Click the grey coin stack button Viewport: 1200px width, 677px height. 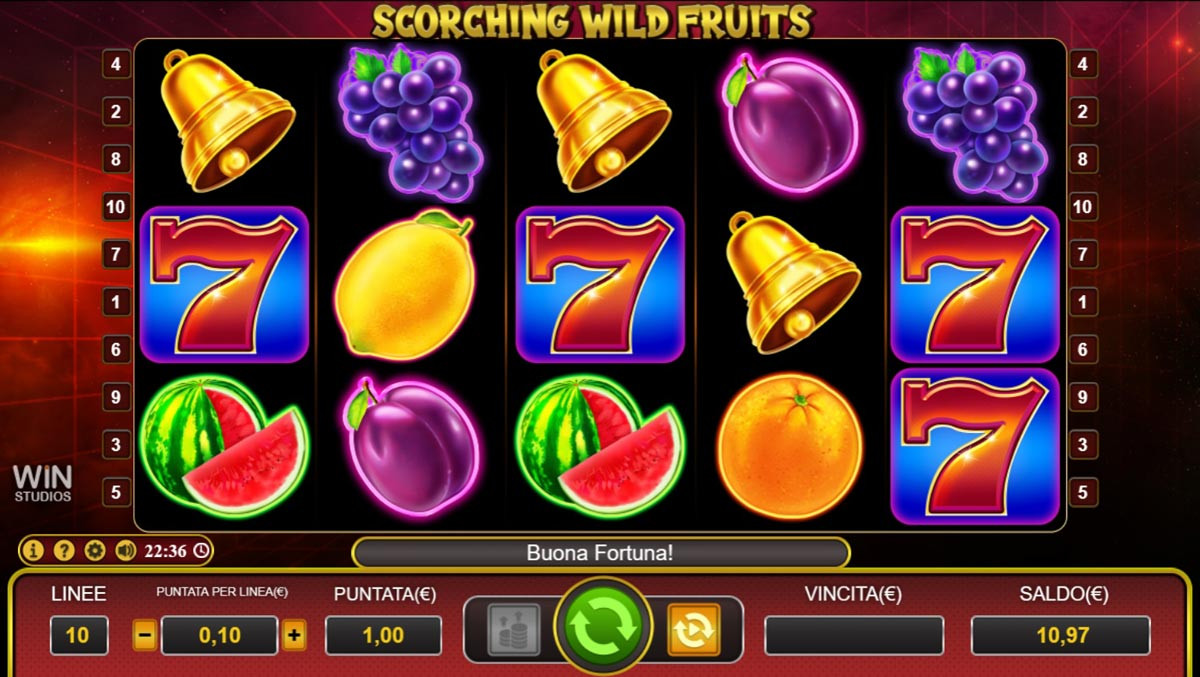tap(514, 629)
